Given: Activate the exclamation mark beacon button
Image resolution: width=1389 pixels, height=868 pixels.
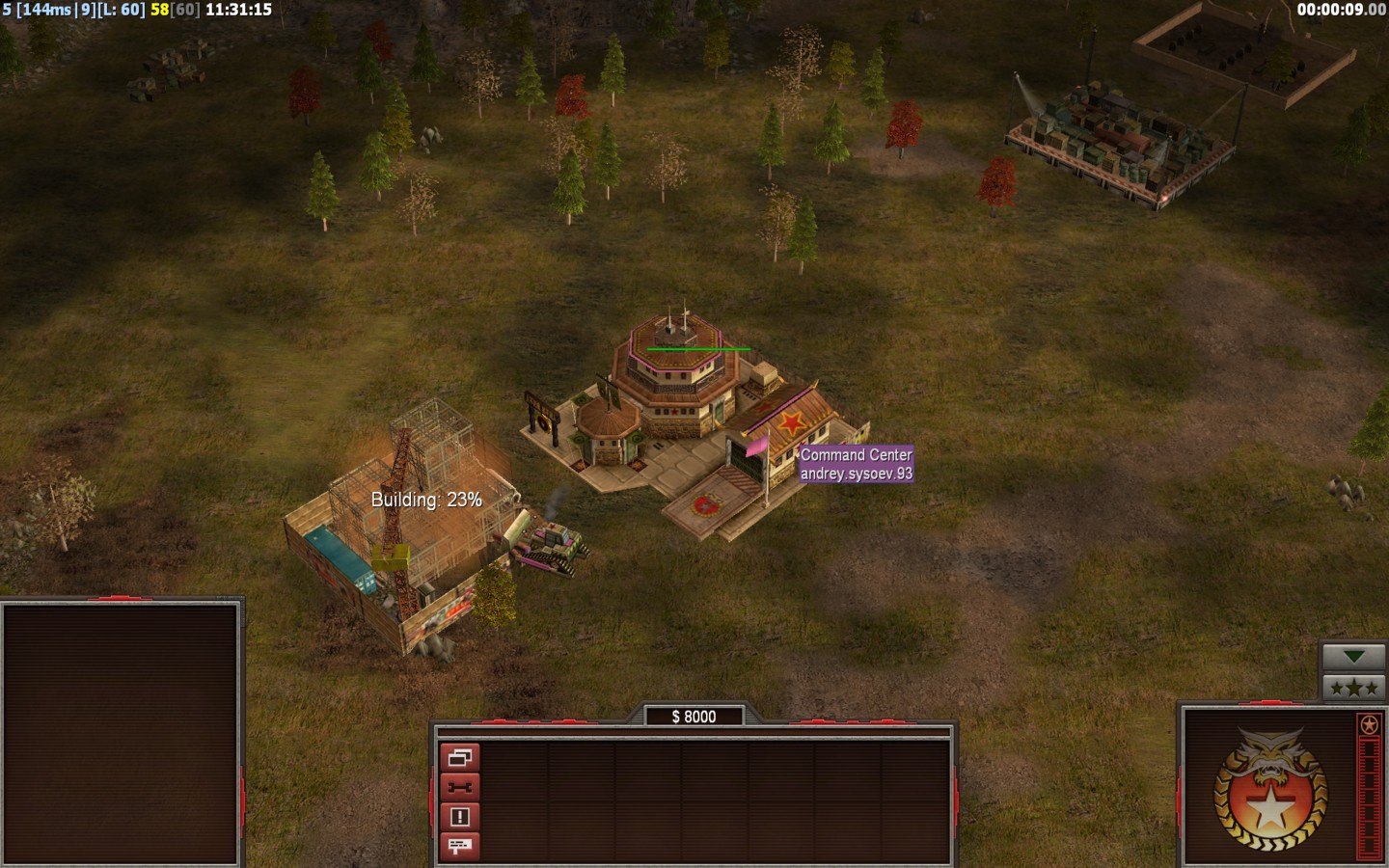Looking at the screenshot, I should [x=460, y=817].
